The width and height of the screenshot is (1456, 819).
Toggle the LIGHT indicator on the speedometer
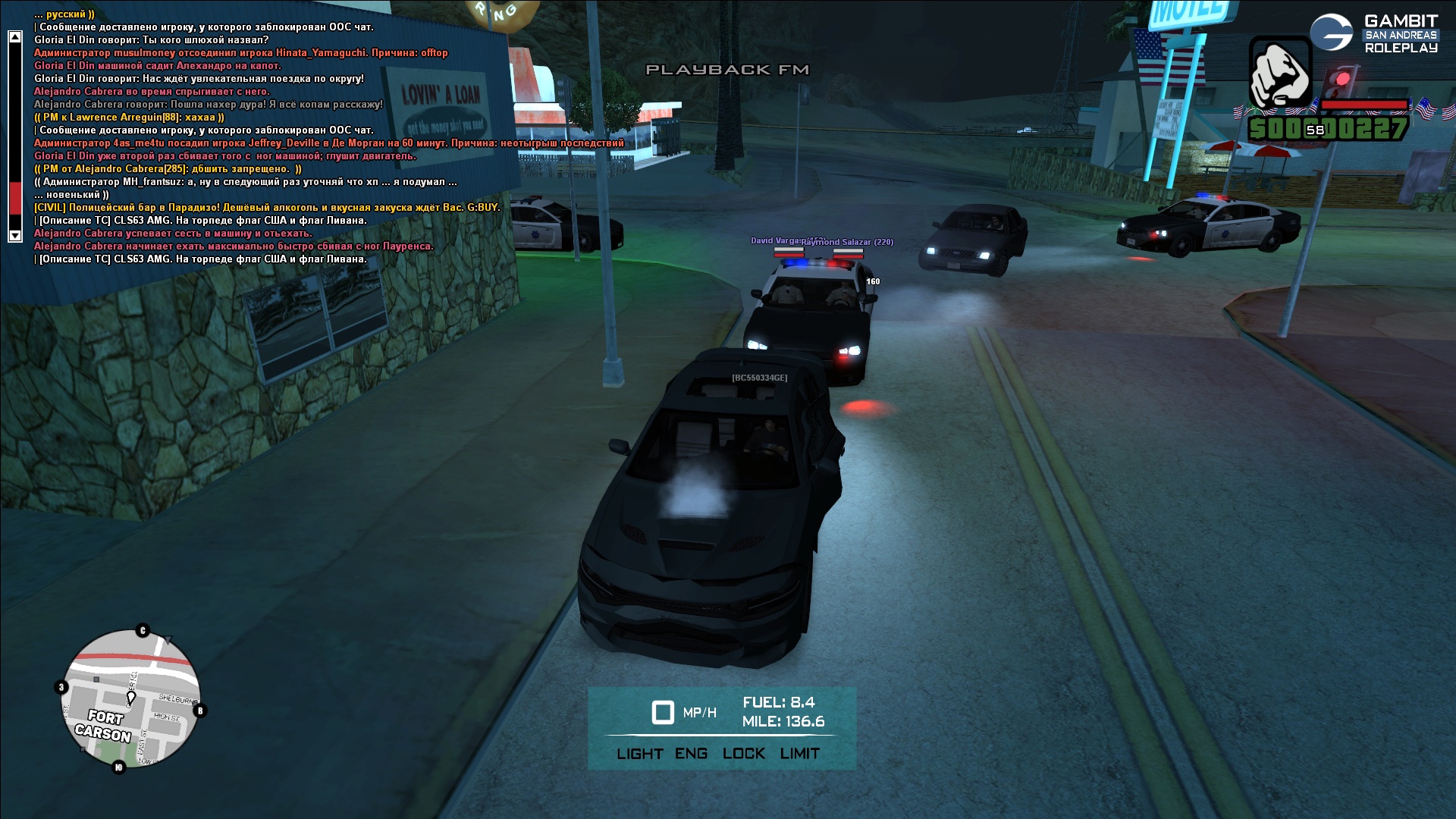pos(639,754)
